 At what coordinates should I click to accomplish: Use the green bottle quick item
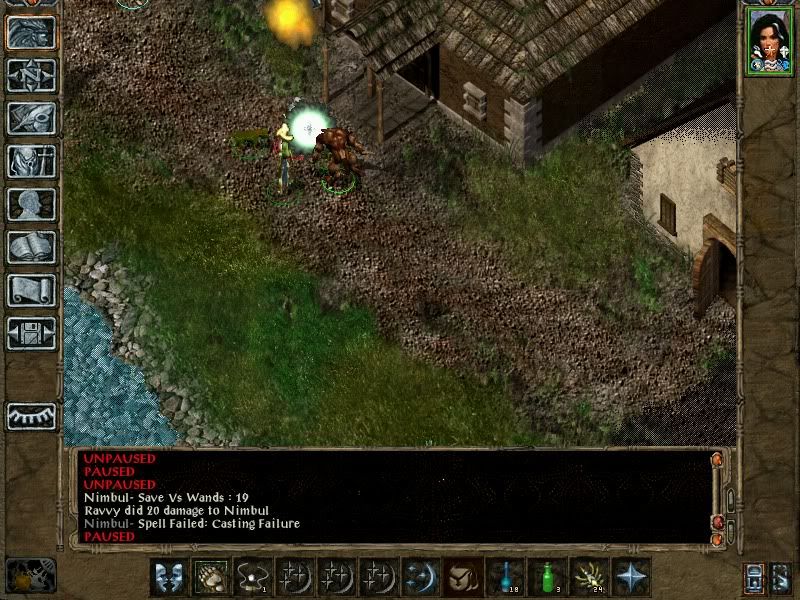547,577
